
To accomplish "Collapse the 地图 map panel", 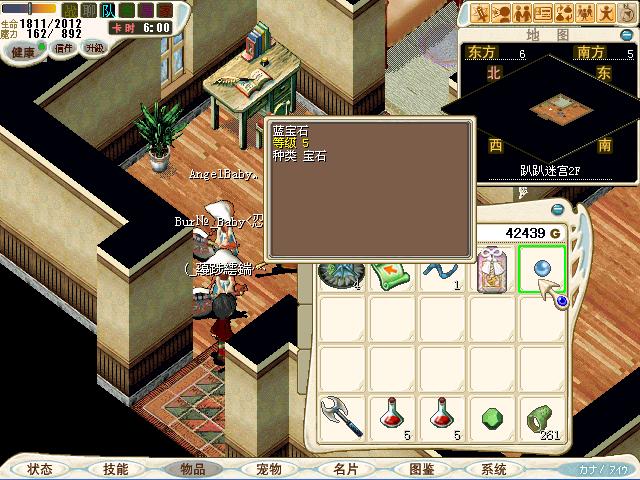I will pyautogui.click(x=626, y=35).
